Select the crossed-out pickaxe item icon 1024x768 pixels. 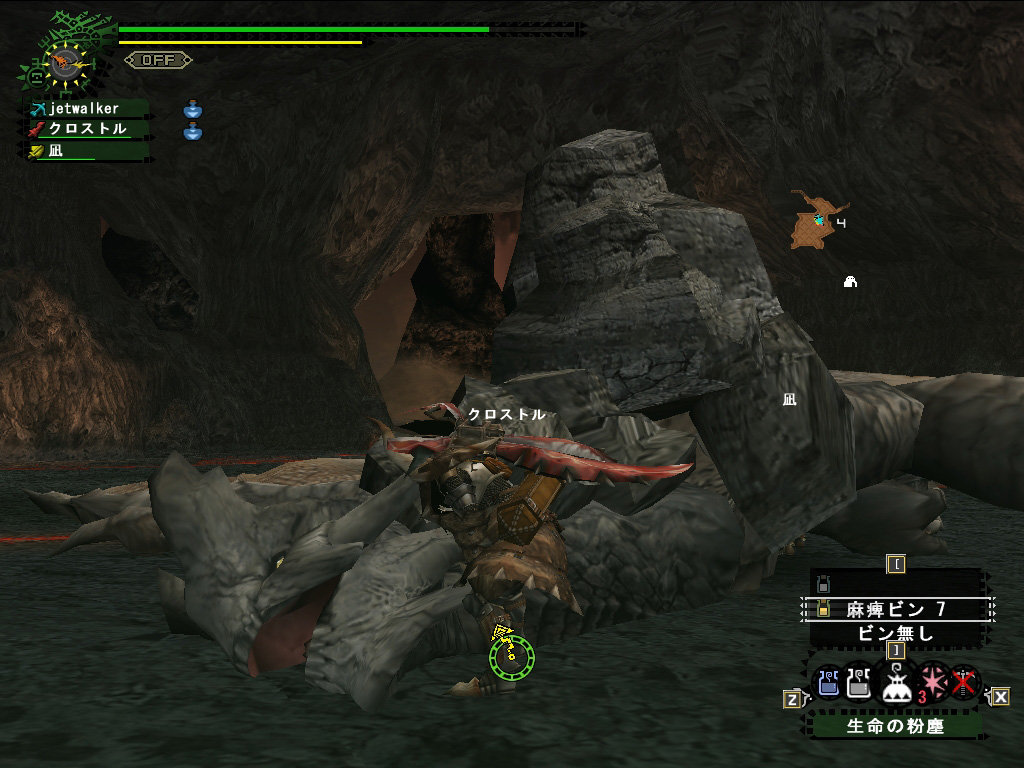[x=964, y=683]
